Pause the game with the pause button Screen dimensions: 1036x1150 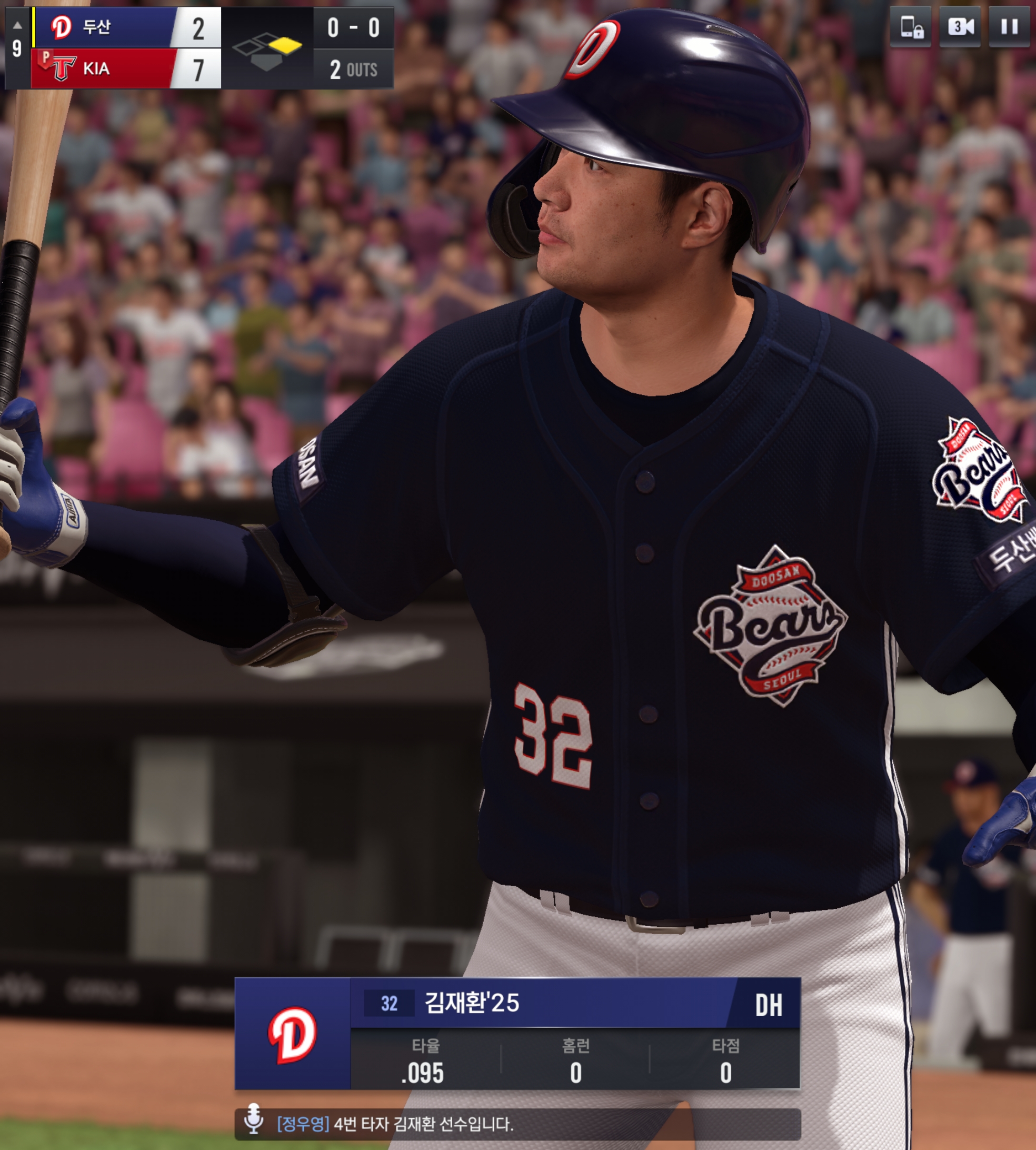[x=1009, y=27]
